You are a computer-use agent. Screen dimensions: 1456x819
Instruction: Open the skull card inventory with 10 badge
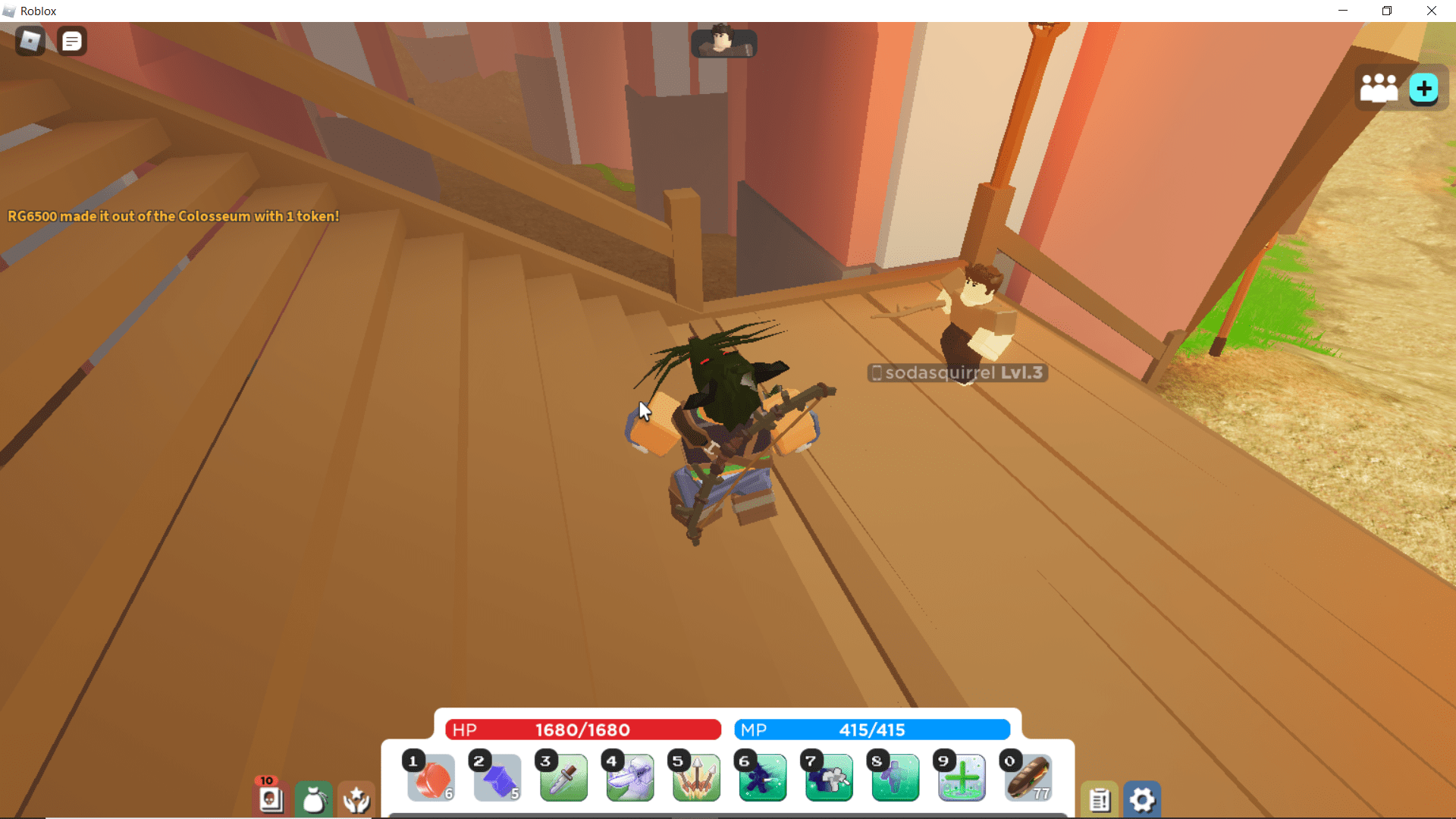click(271, 800)
